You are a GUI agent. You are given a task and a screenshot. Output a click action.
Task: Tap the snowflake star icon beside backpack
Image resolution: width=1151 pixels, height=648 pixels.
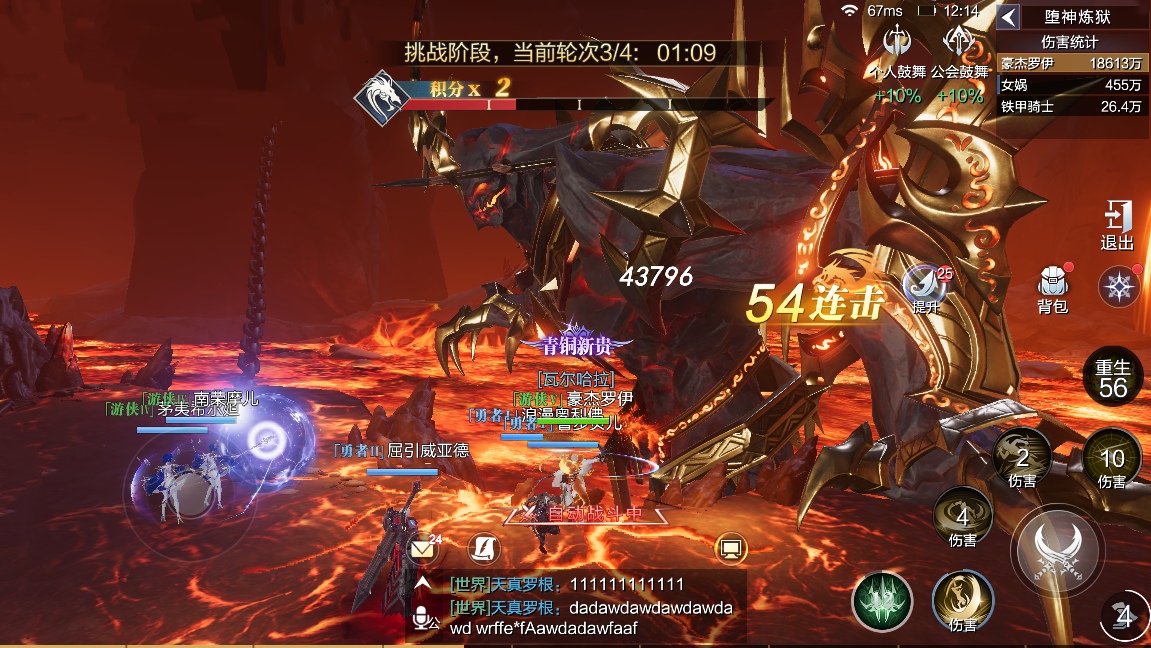coord(1118,287)
